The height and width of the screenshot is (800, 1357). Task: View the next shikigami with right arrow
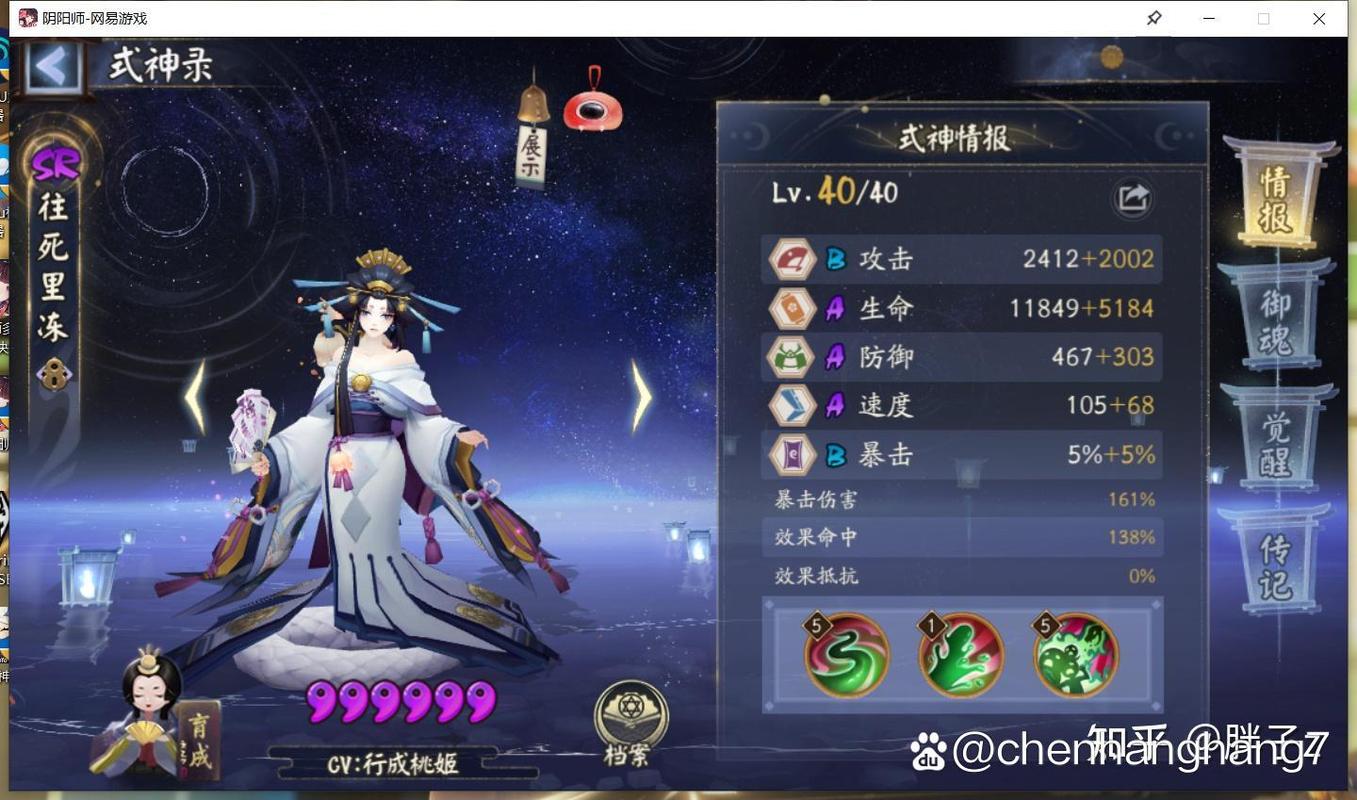click(641, 397)
